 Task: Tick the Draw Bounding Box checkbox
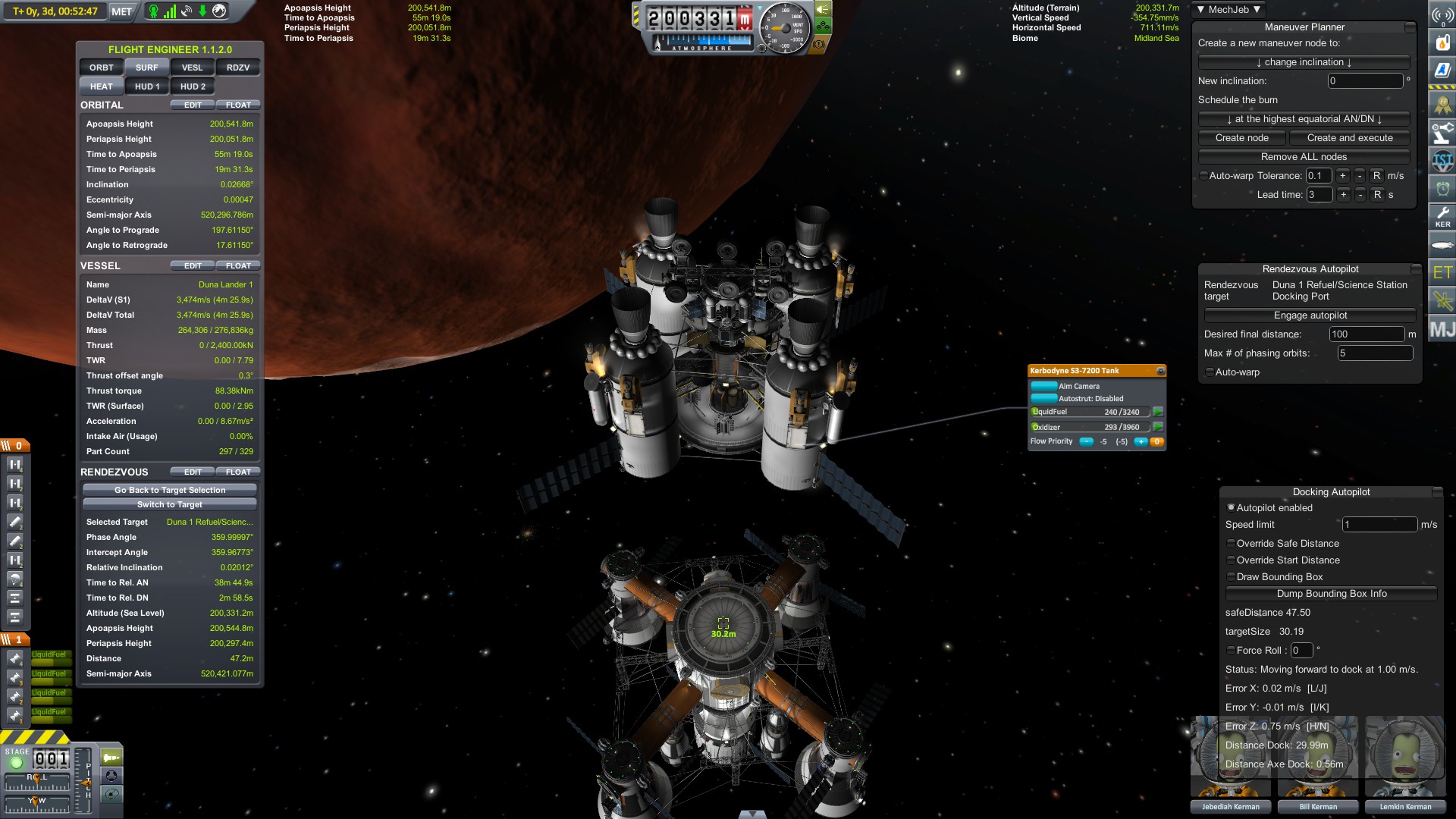pos(1231,577)
